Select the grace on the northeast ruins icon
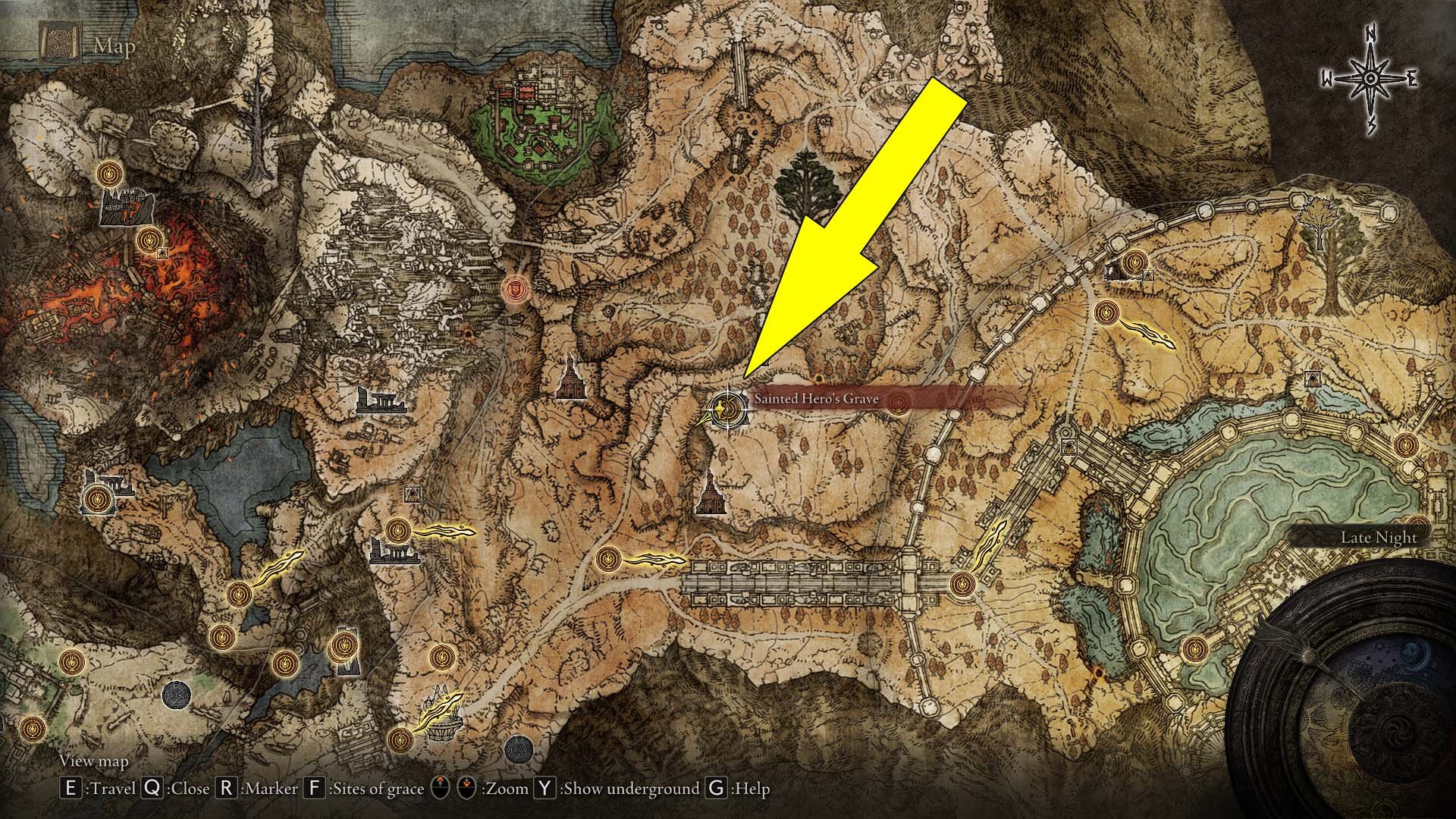 pyautogui.click(x=1134, y=262)
